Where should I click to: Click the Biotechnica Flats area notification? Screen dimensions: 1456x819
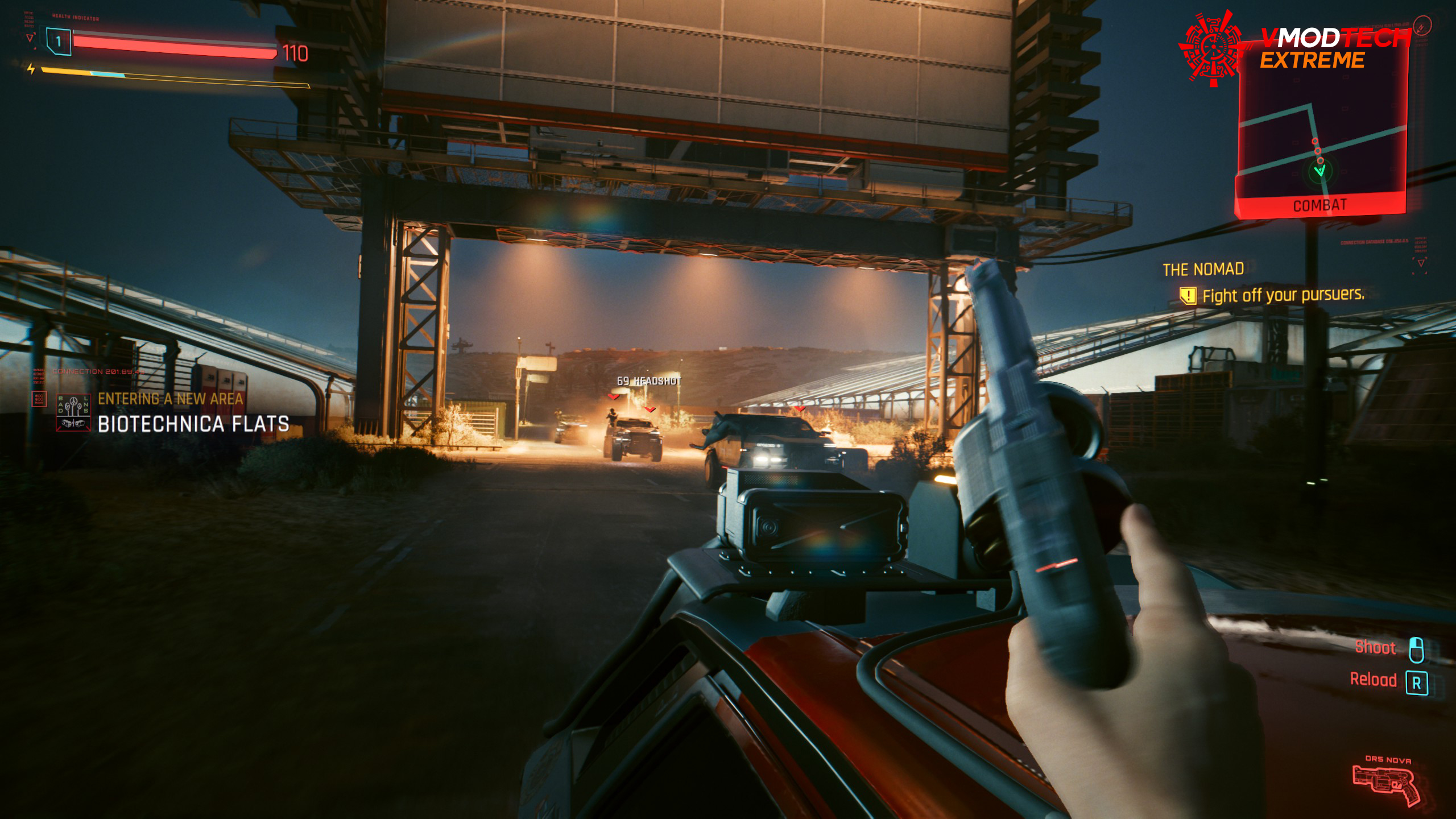[x=193, y=424]
